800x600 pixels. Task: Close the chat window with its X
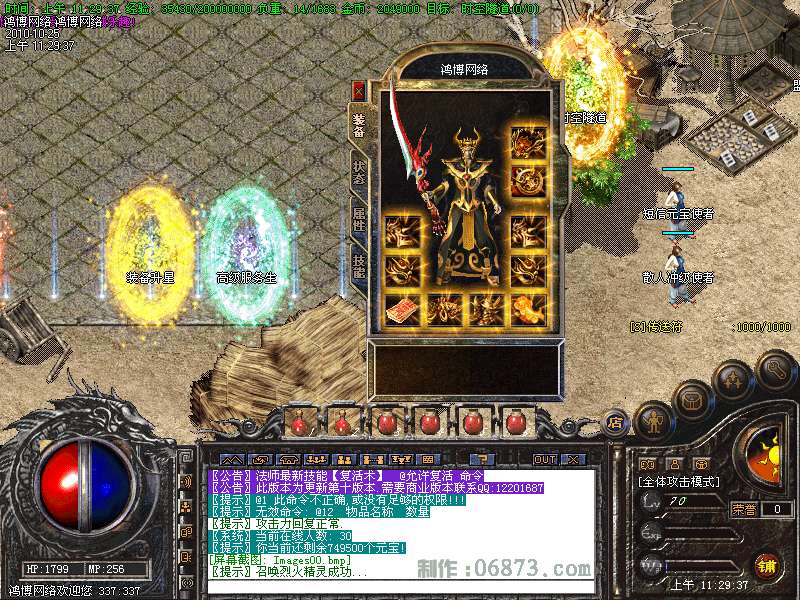pos(573,459)
